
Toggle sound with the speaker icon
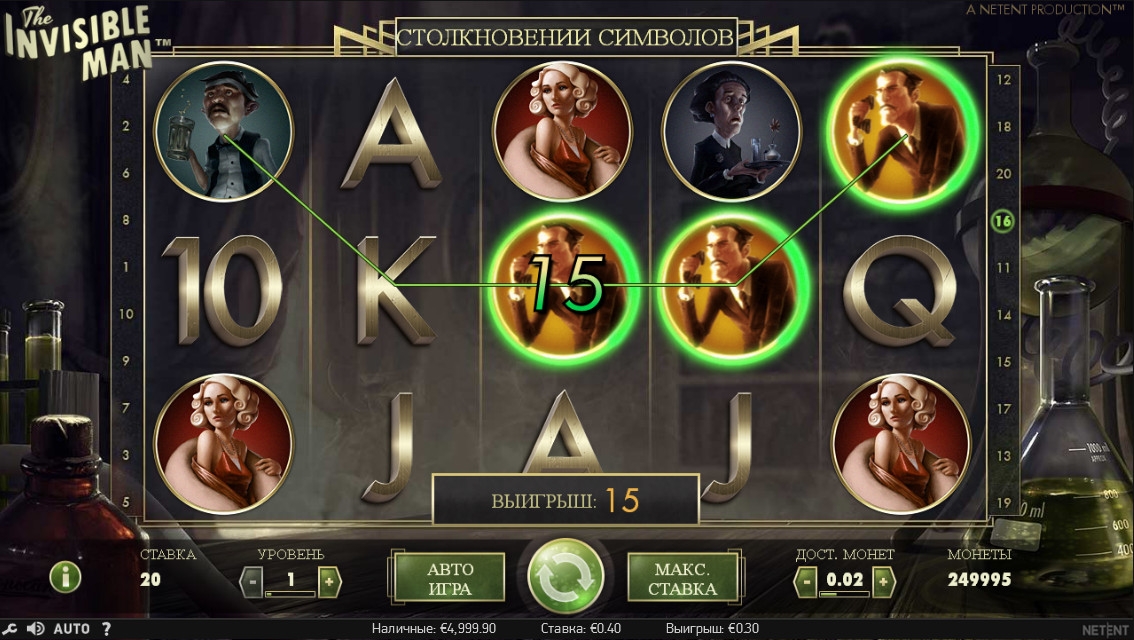[x=36, y=629]
